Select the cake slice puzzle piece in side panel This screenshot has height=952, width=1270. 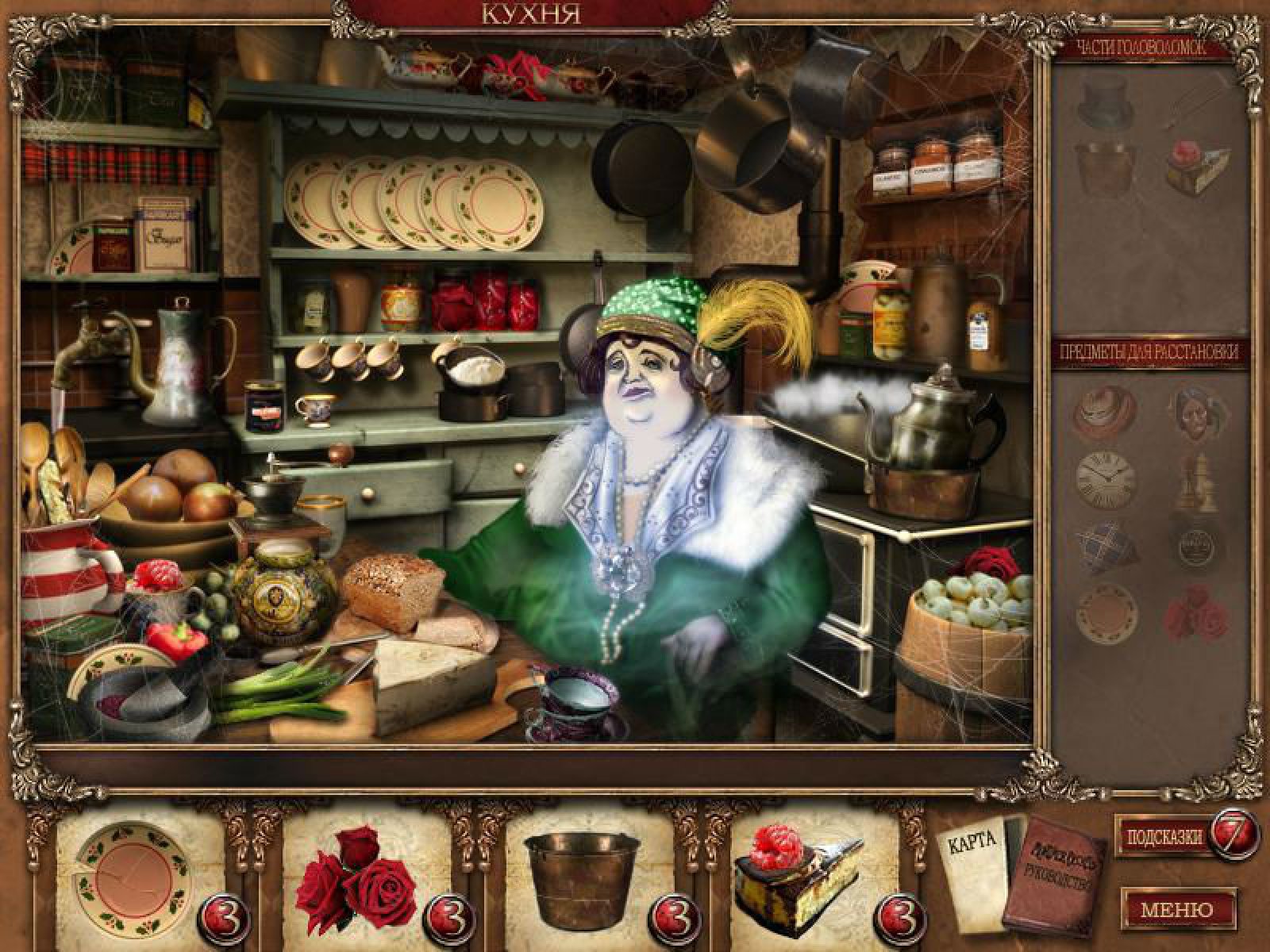1196,166
